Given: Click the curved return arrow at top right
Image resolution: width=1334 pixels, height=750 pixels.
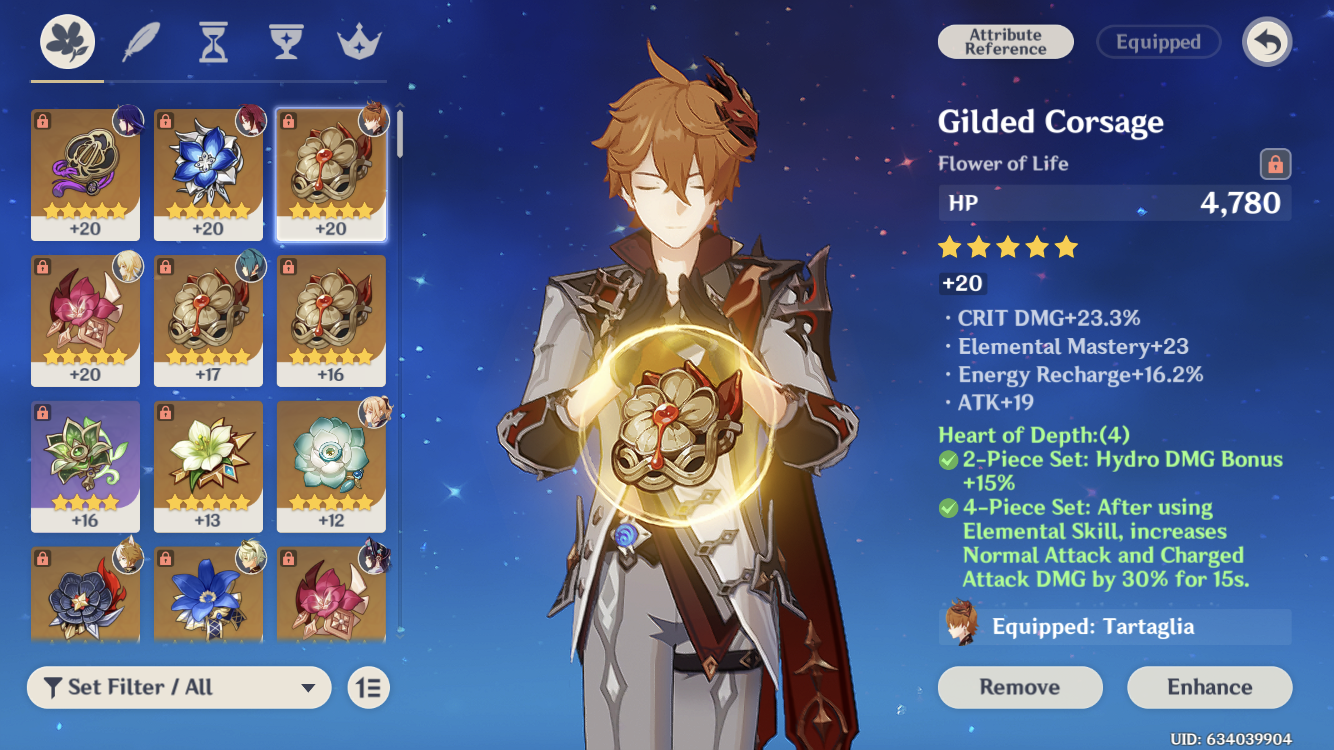Looking at the screenshot, I should [x=1267, y=42].
